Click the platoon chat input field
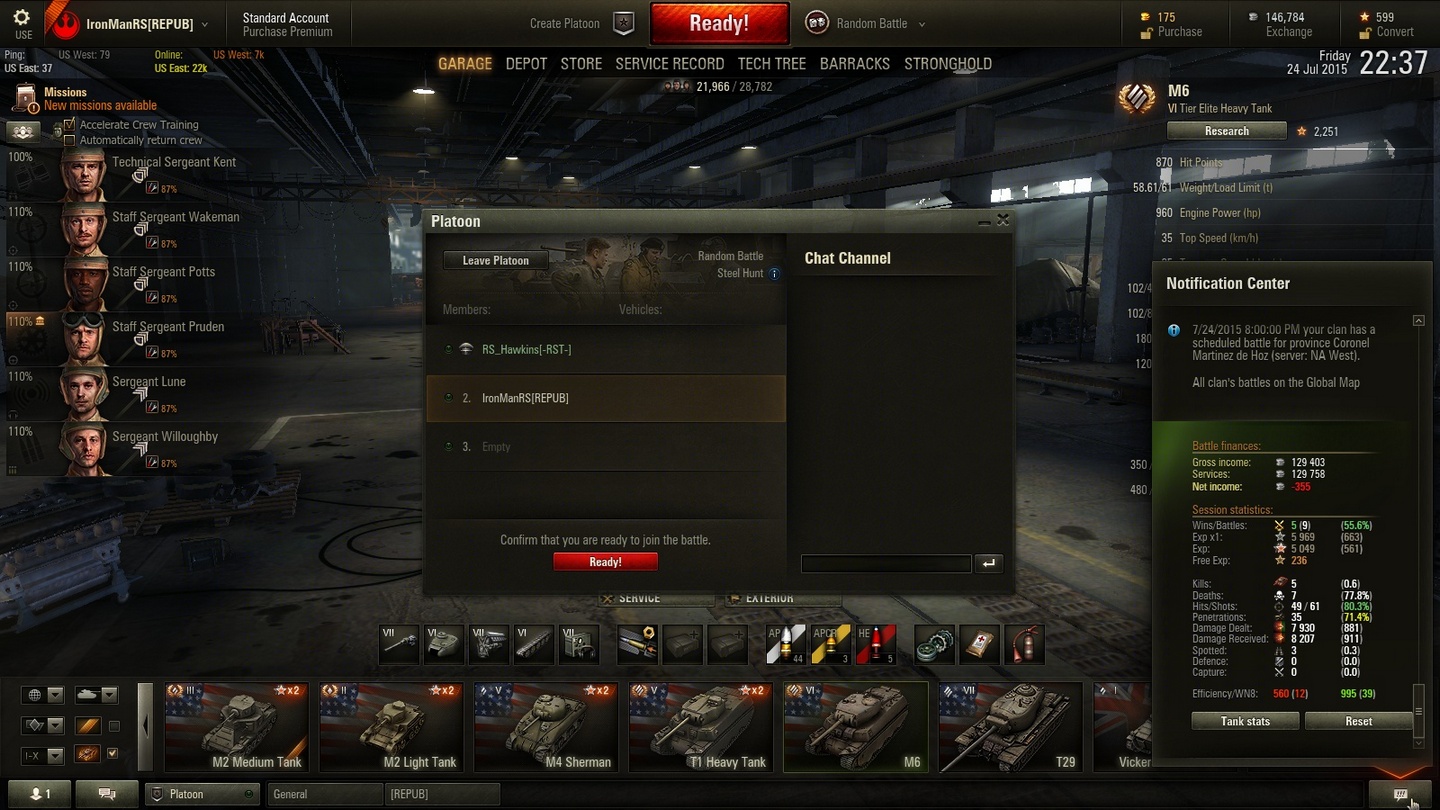 coord(885,564)
